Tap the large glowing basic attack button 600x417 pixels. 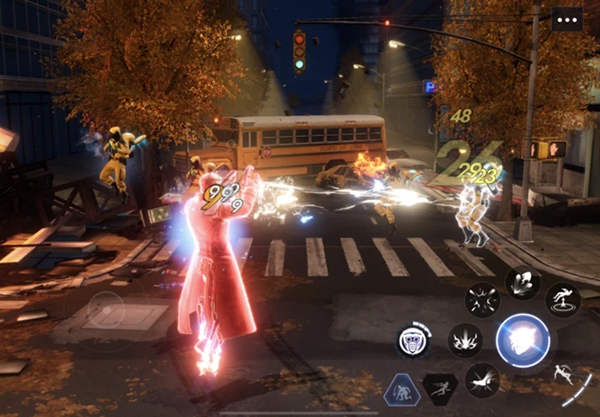[523, 340]
